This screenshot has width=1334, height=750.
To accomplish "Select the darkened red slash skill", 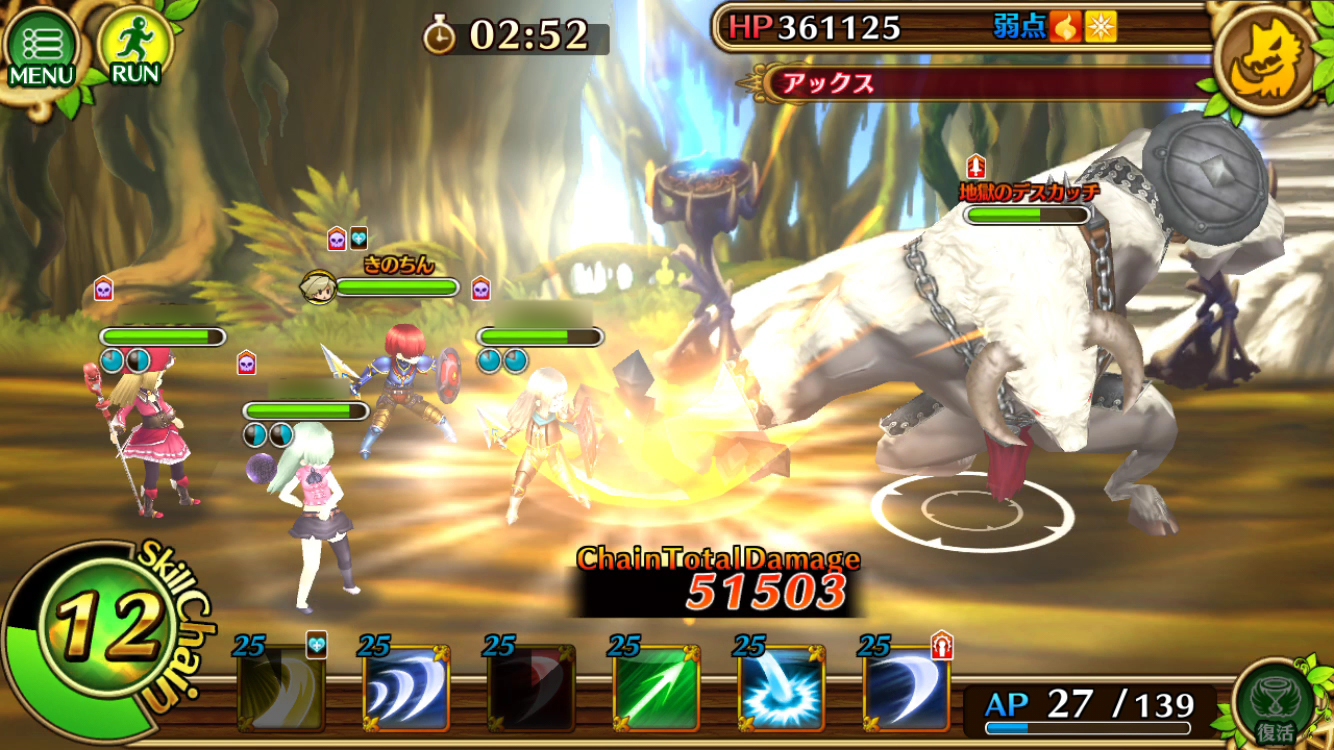I will [x=531, y=689].
